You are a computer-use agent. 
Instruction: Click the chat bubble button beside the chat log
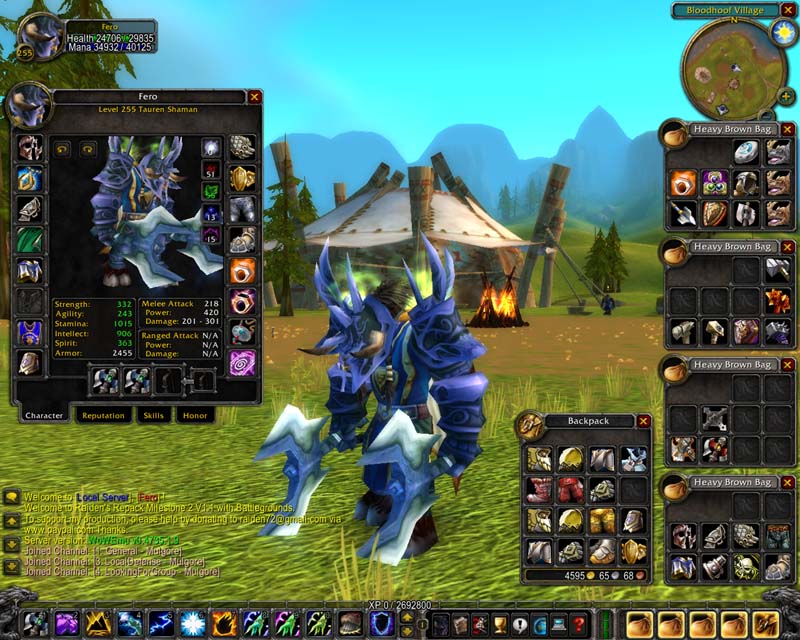pyautogui.click(x=11, y=497)
